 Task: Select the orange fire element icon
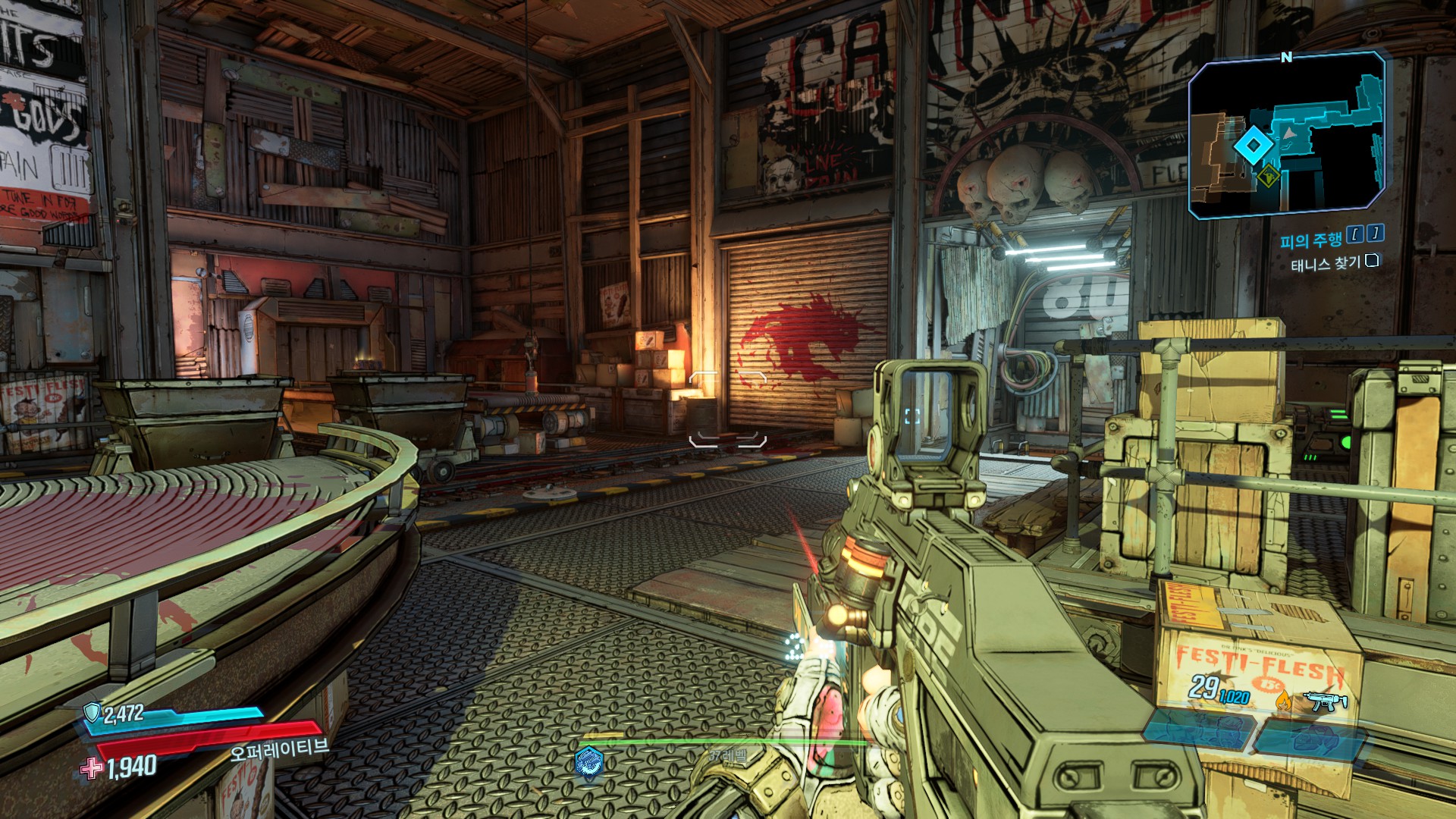1283,701
